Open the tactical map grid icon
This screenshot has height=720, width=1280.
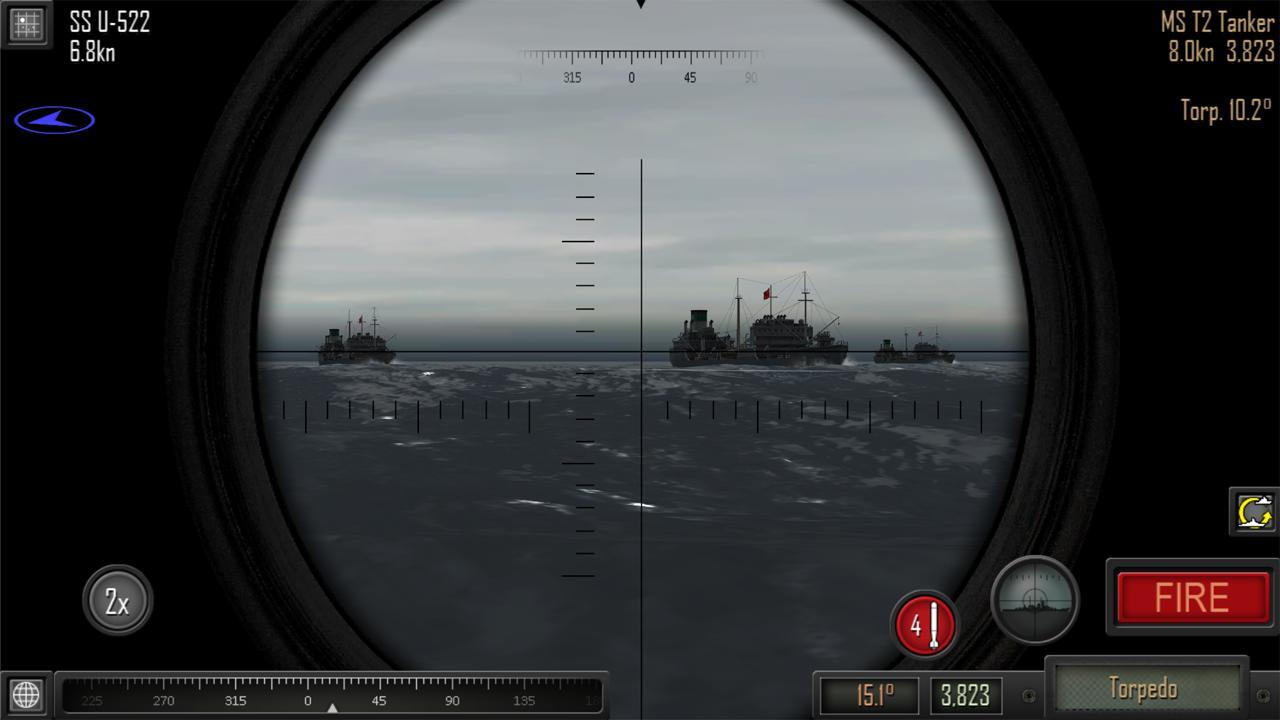coord(27,25)
